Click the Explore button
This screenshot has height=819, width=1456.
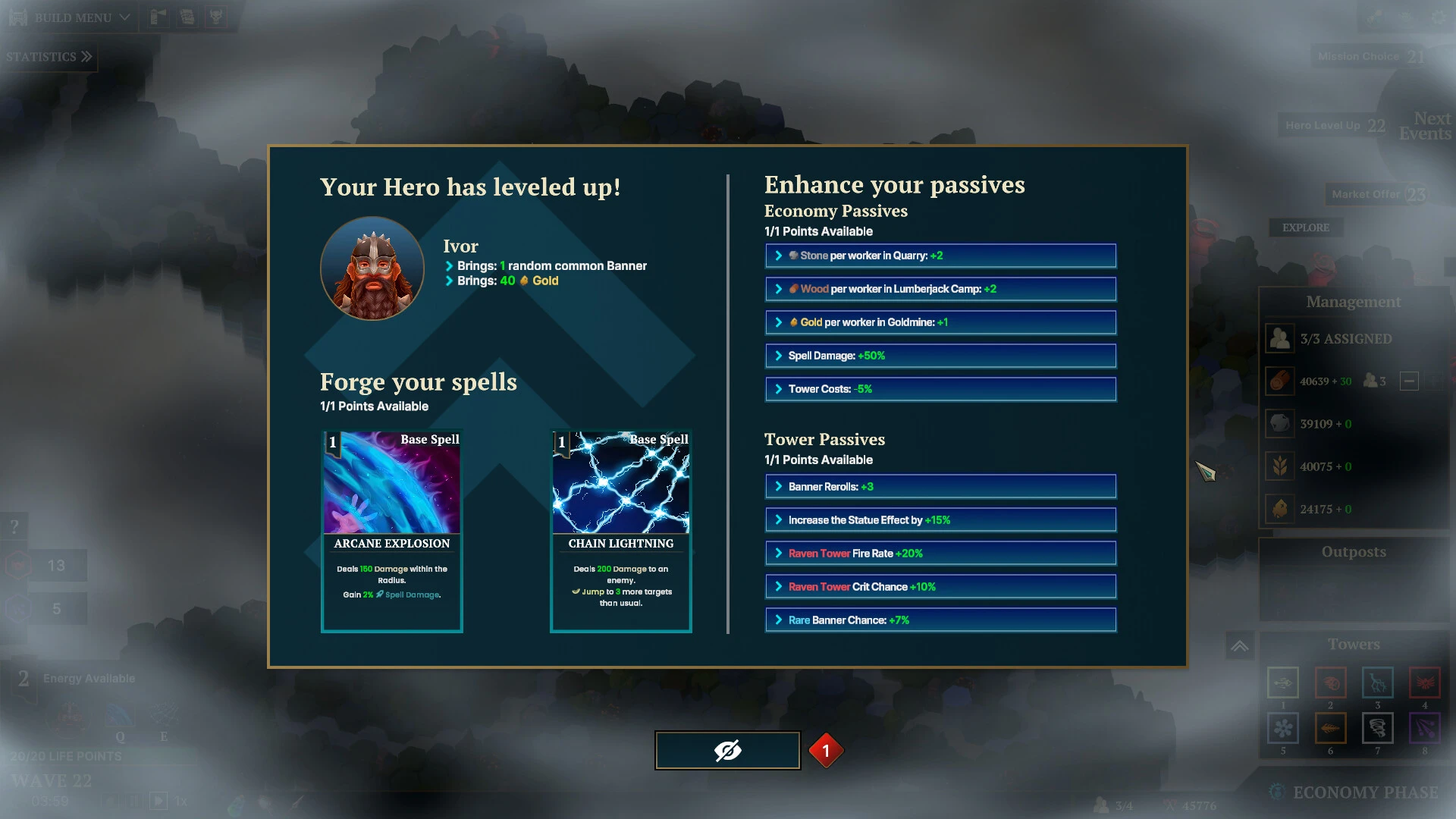(1305, 227)
